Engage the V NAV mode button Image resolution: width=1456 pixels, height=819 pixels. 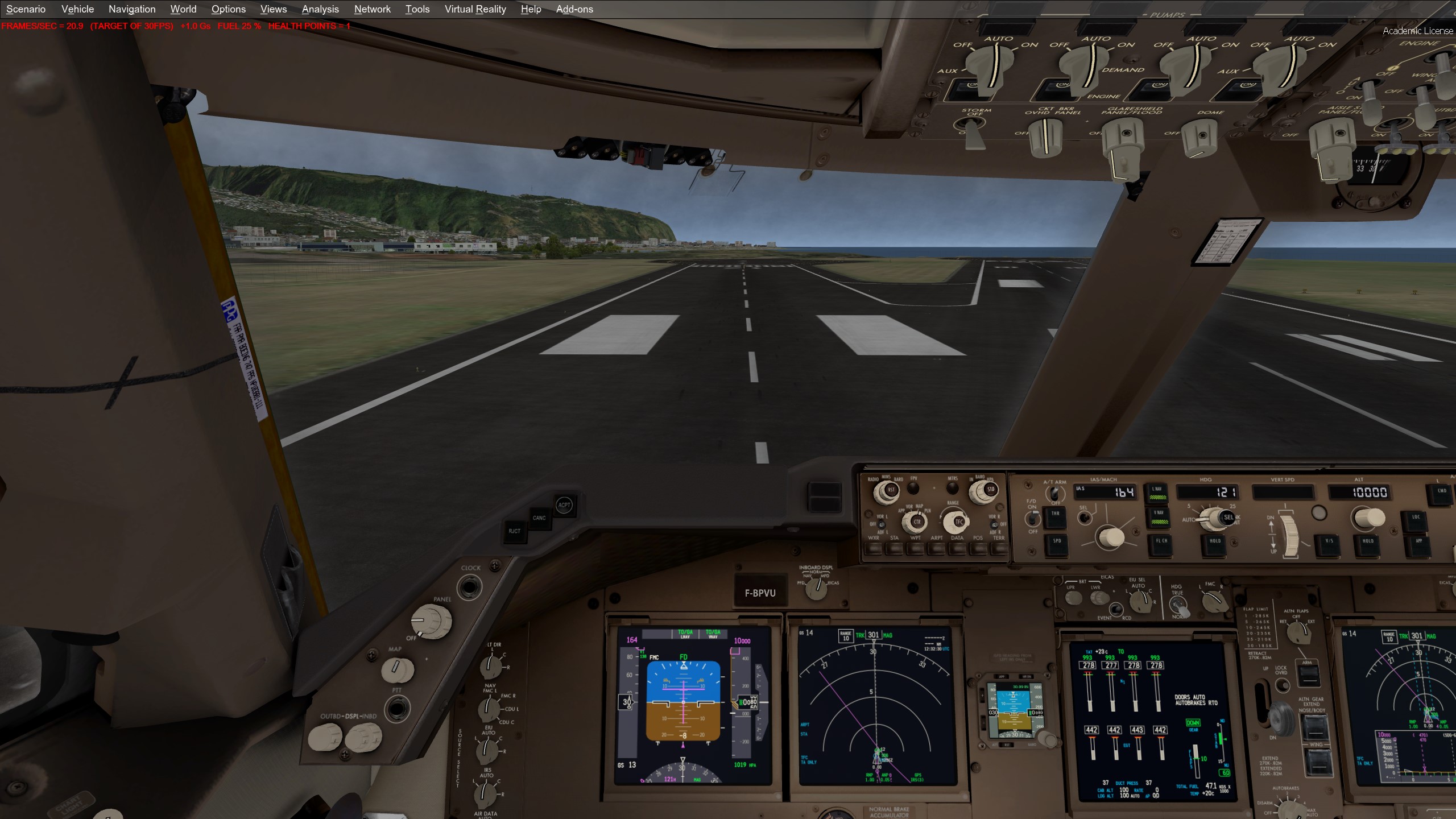pyautogui.click(x=1159, y=516)
